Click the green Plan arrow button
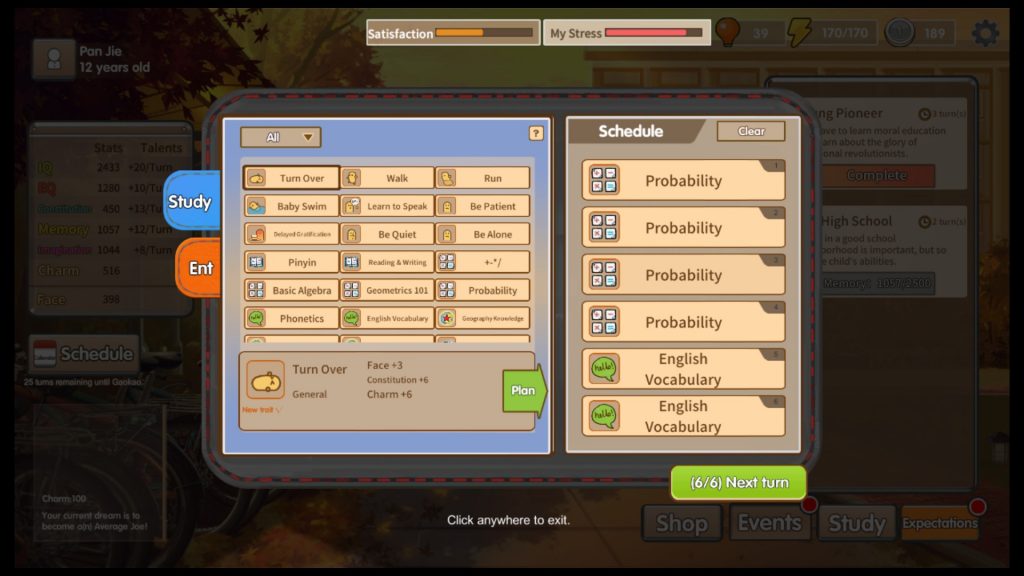This screenshot has height=576, width=1024. point(524,390)
